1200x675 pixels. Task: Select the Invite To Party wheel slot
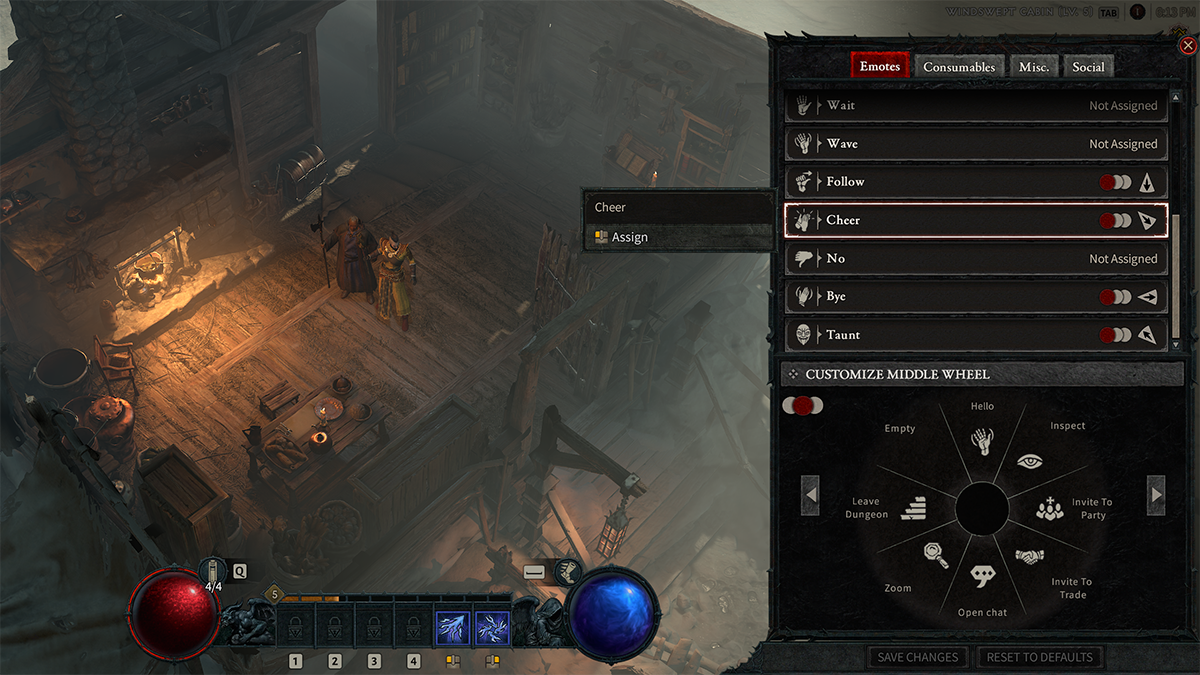(x=1050, y=509)
